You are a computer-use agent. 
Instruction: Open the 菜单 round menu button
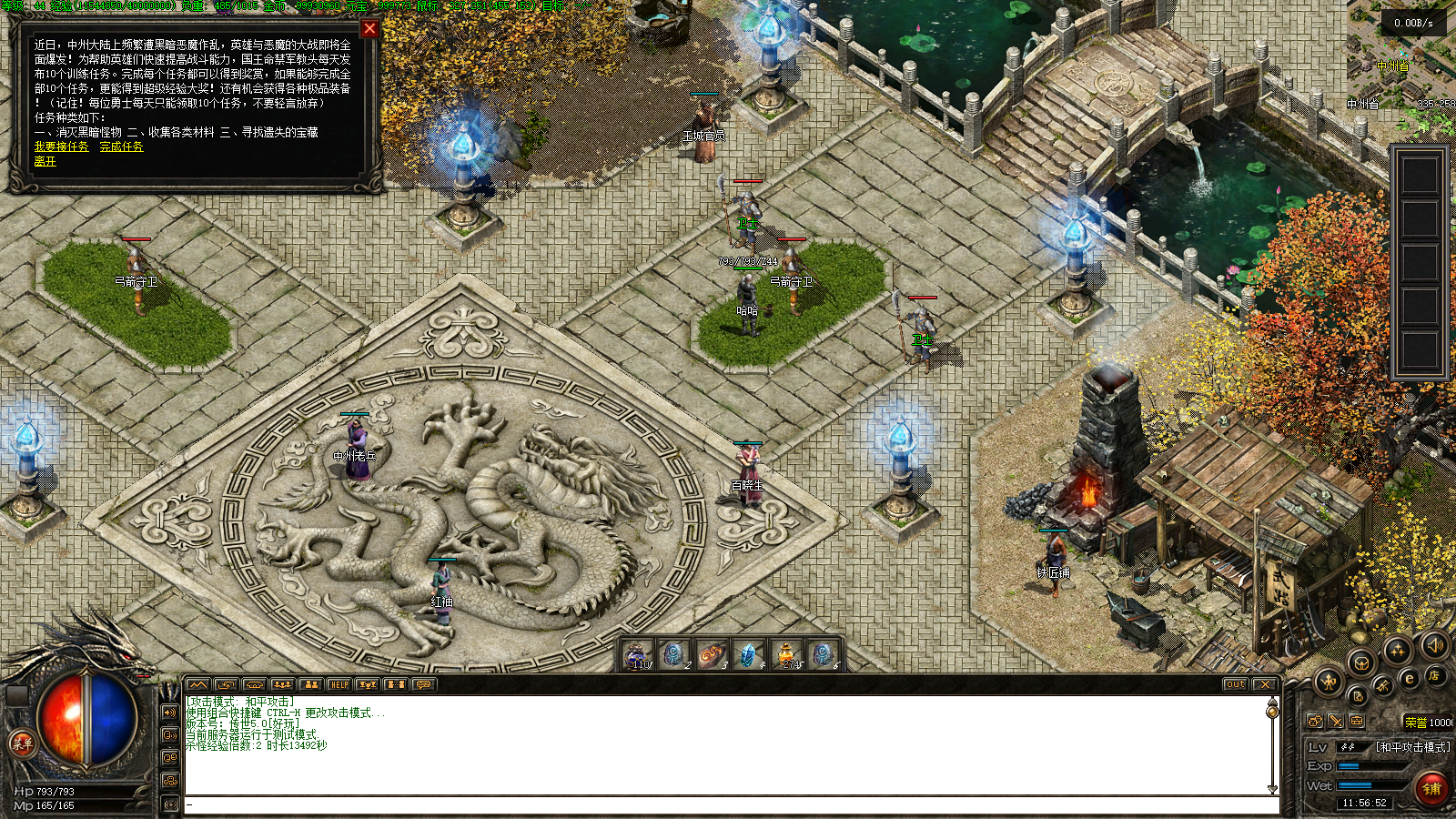(x=22, y=743)
